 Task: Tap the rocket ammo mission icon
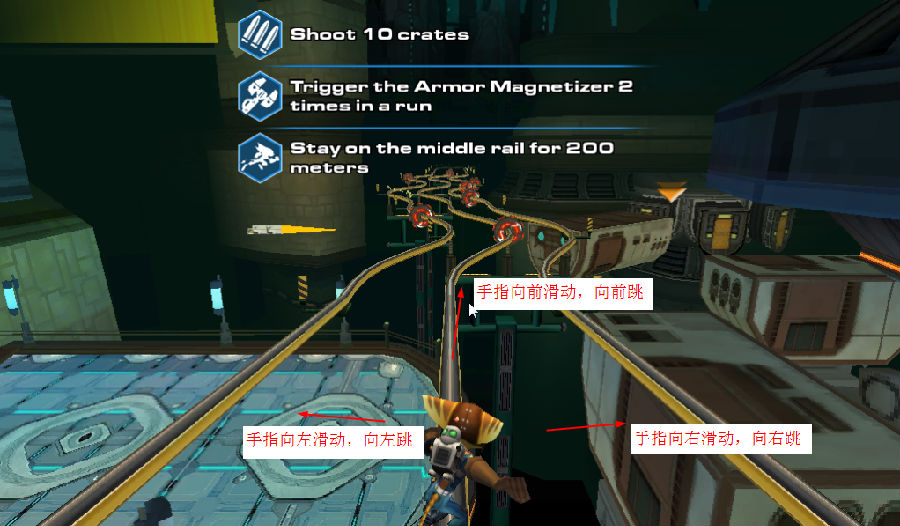point(260,34)
